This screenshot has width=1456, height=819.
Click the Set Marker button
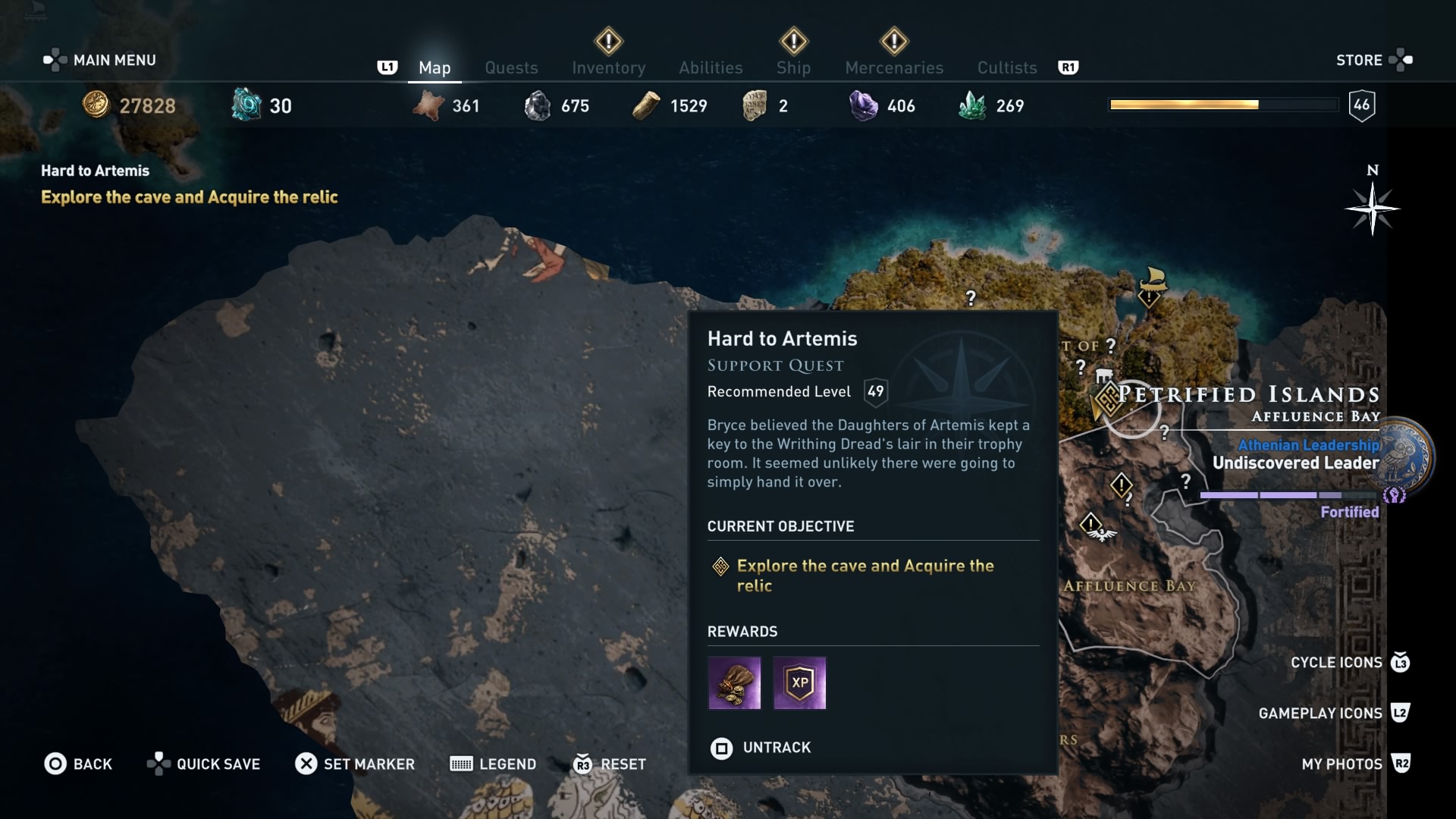coord(354,764)
